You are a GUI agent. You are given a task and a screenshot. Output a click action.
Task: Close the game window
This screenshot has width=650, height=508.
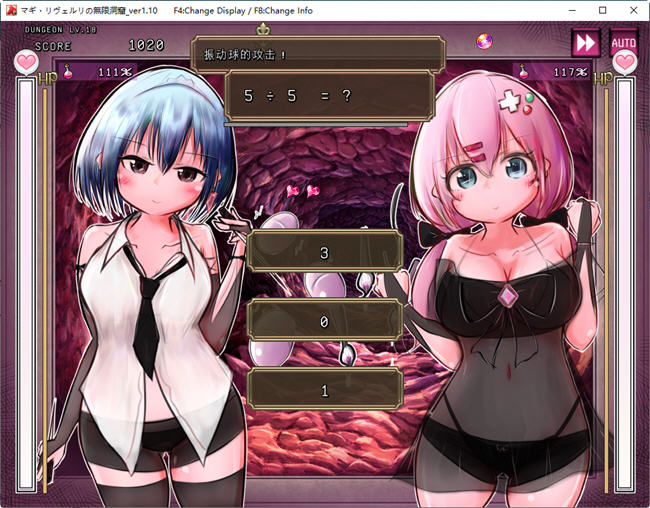(x=632, y=10)
